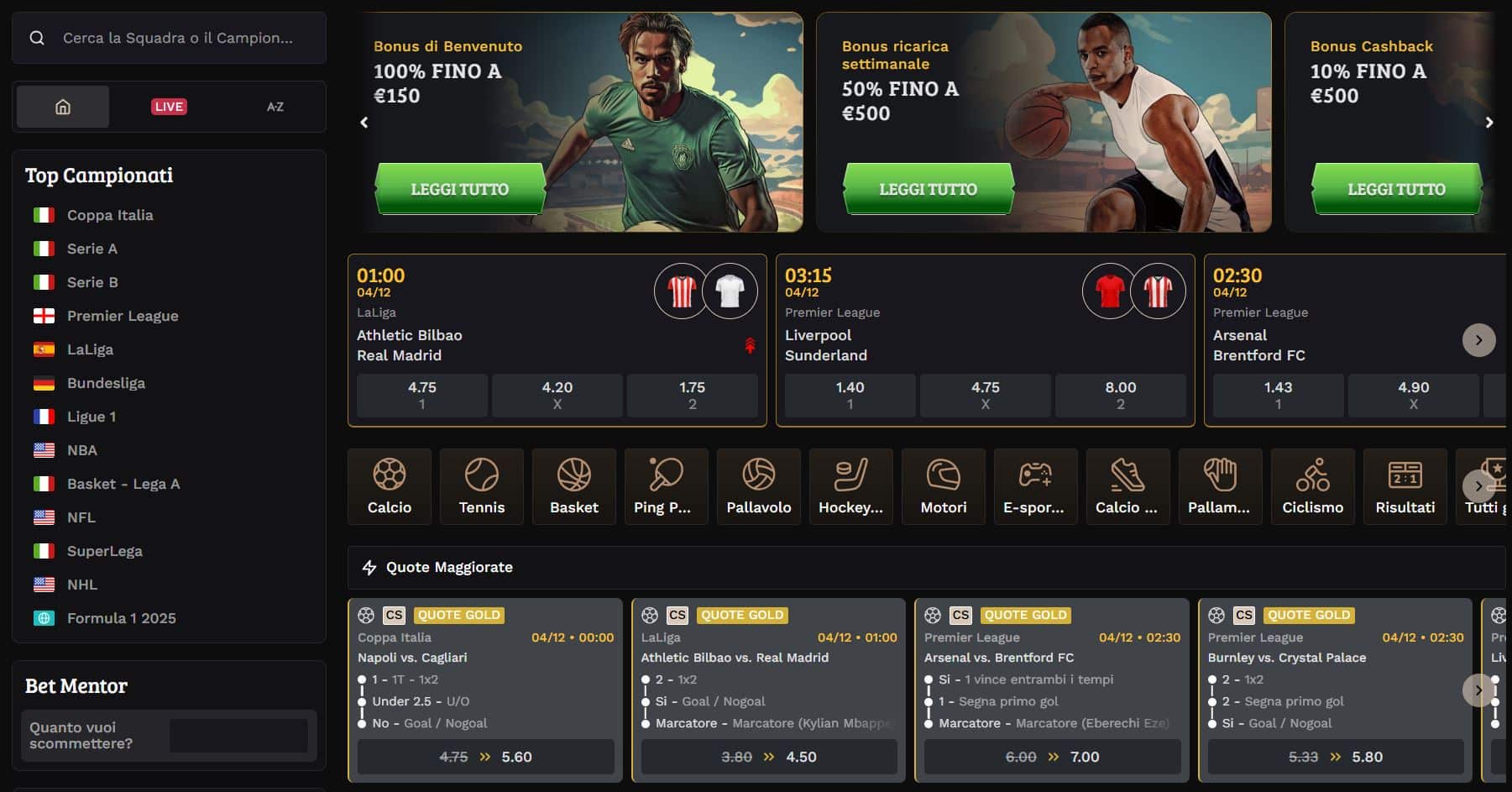
Task: Click the left arrow on the bonus carousel
Action: tap(364, 122)
